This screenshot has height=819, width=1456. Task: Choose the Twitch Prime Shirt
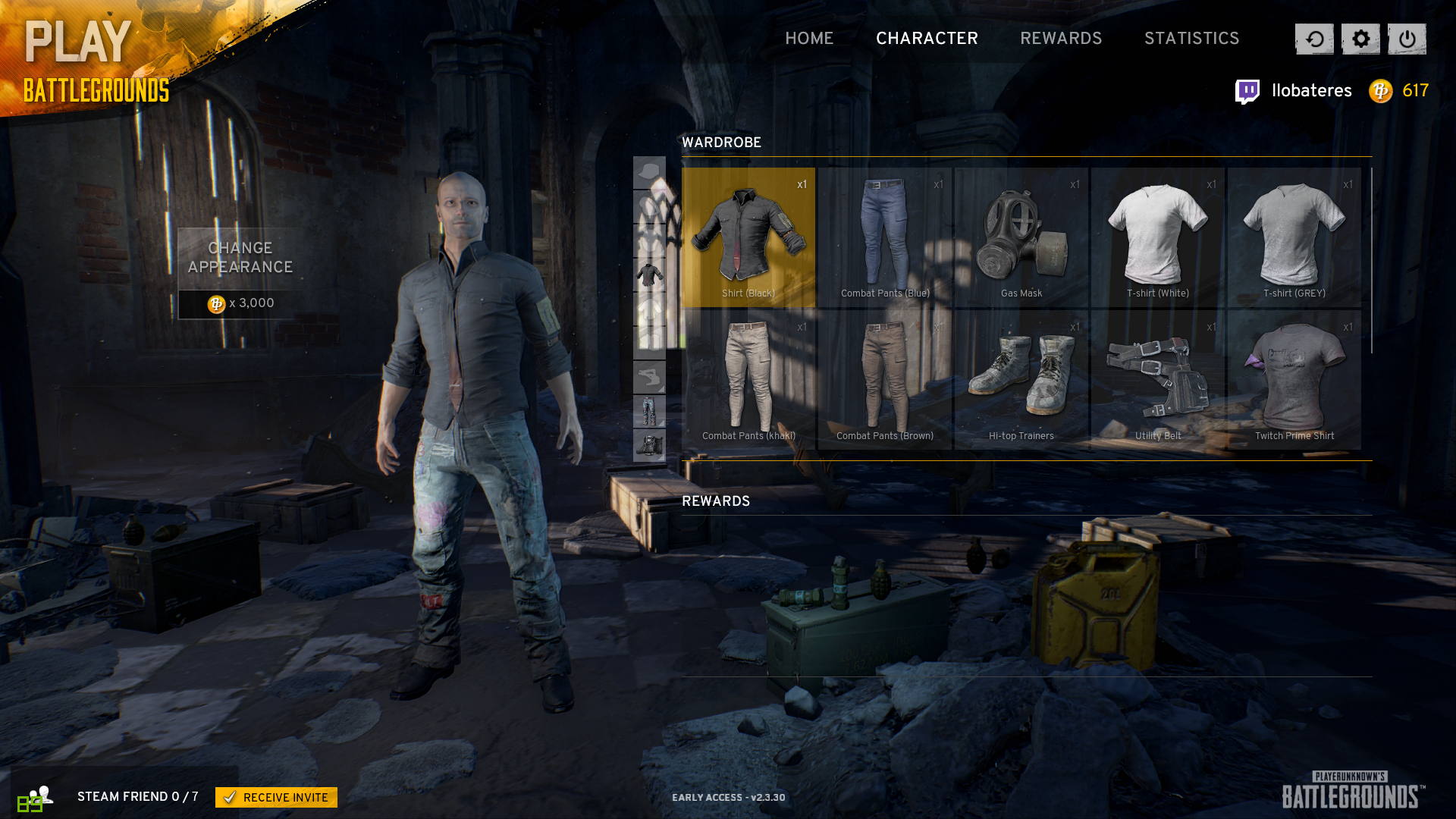coord(1294,380)
